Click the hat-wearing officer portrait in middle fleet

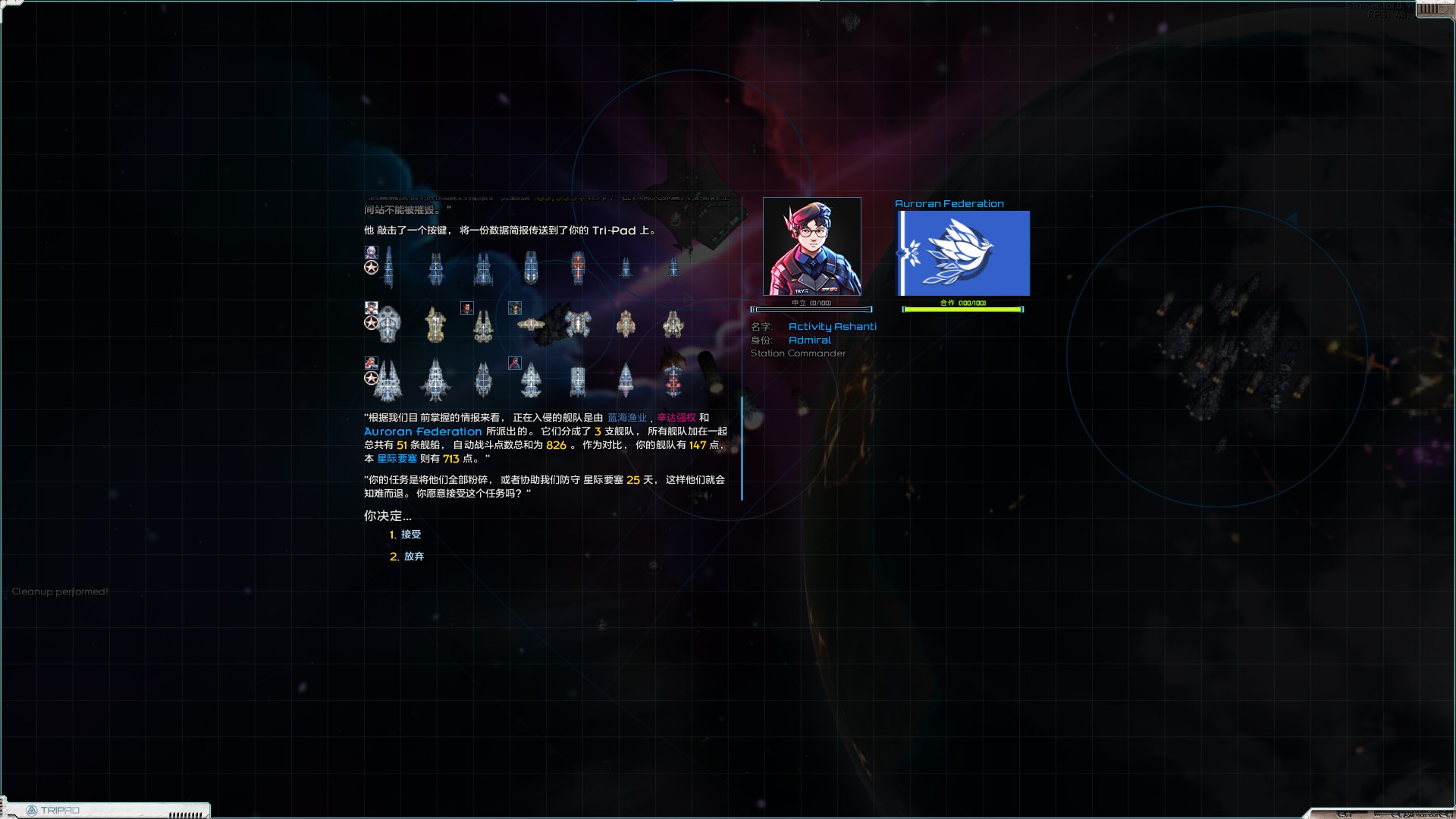tap(514, 308)
